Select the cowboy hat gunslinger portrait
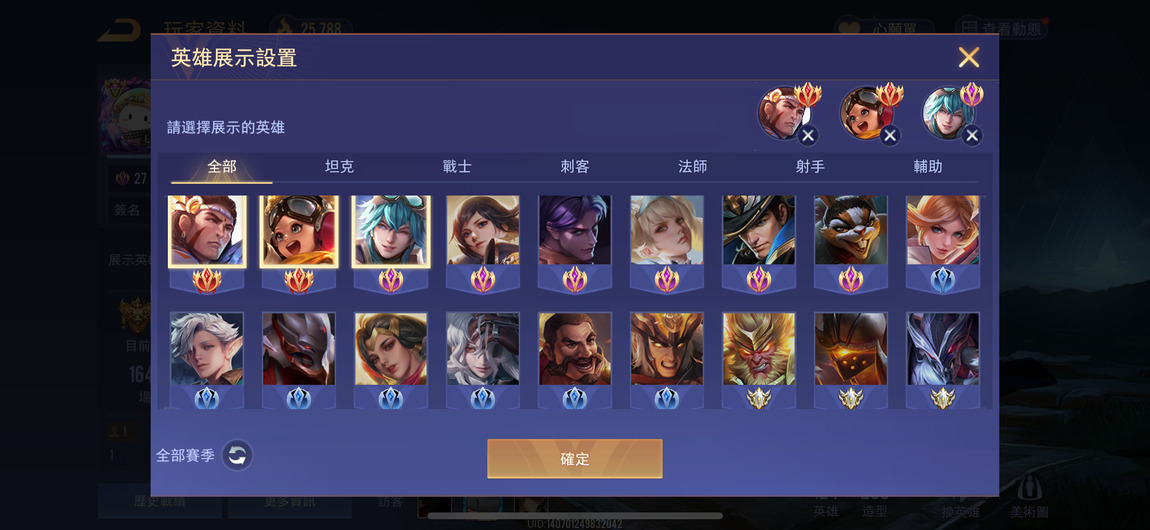 coord(759,232)
